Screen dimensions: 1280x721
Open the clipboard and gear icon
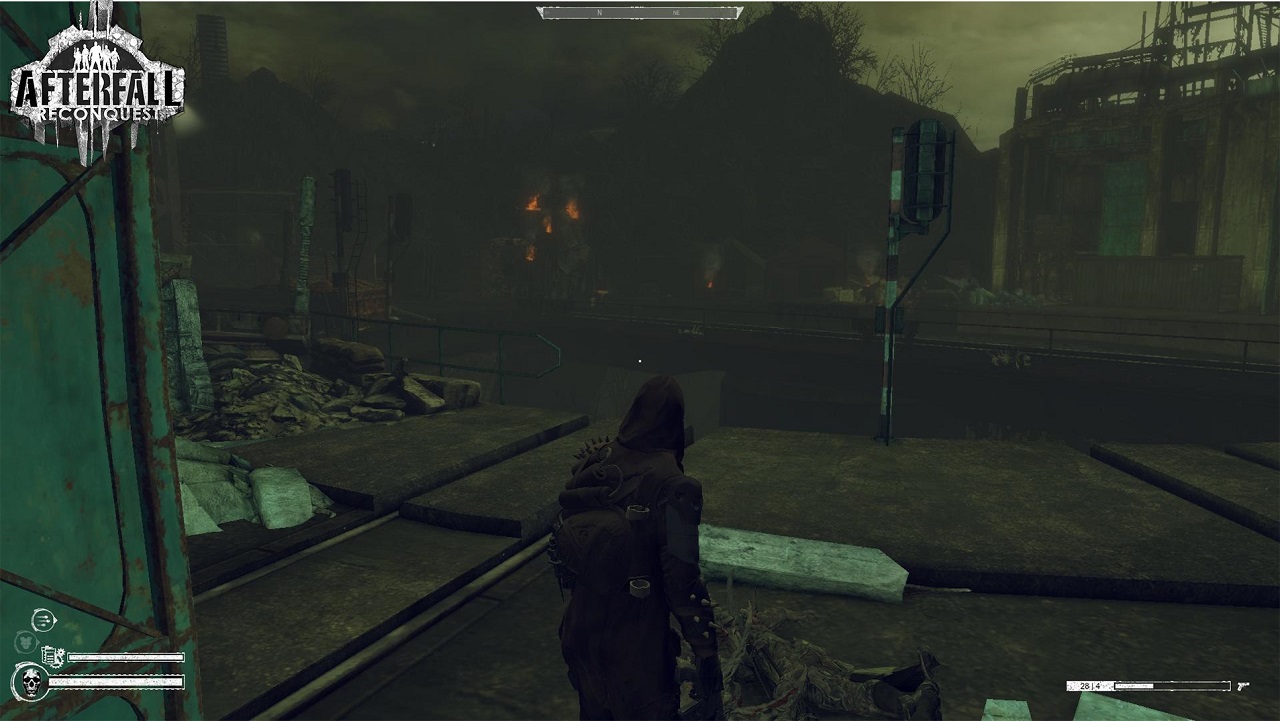click(x=52, y=657)
